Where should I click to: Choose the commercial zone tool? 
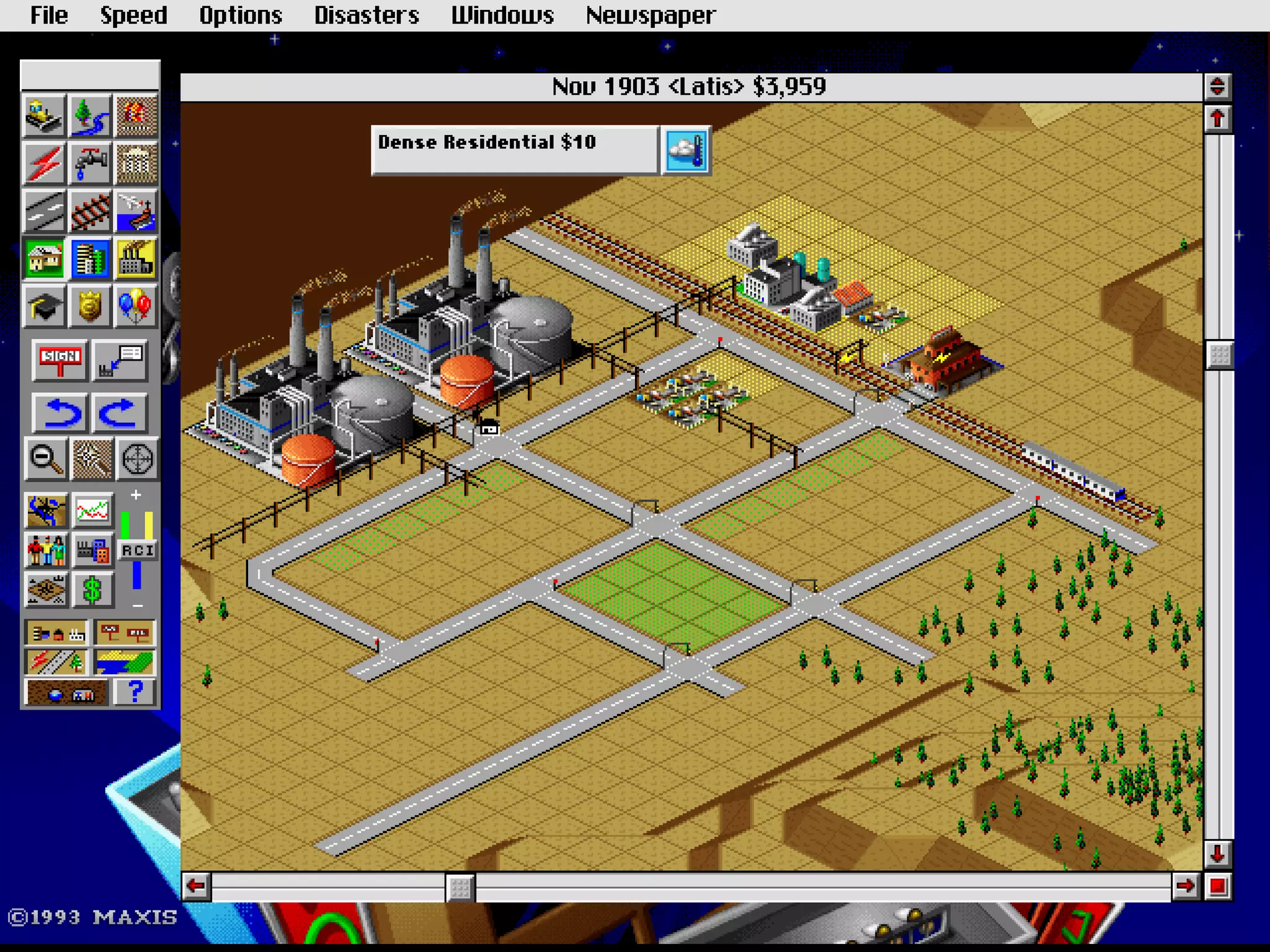click(x=91, y=258)
